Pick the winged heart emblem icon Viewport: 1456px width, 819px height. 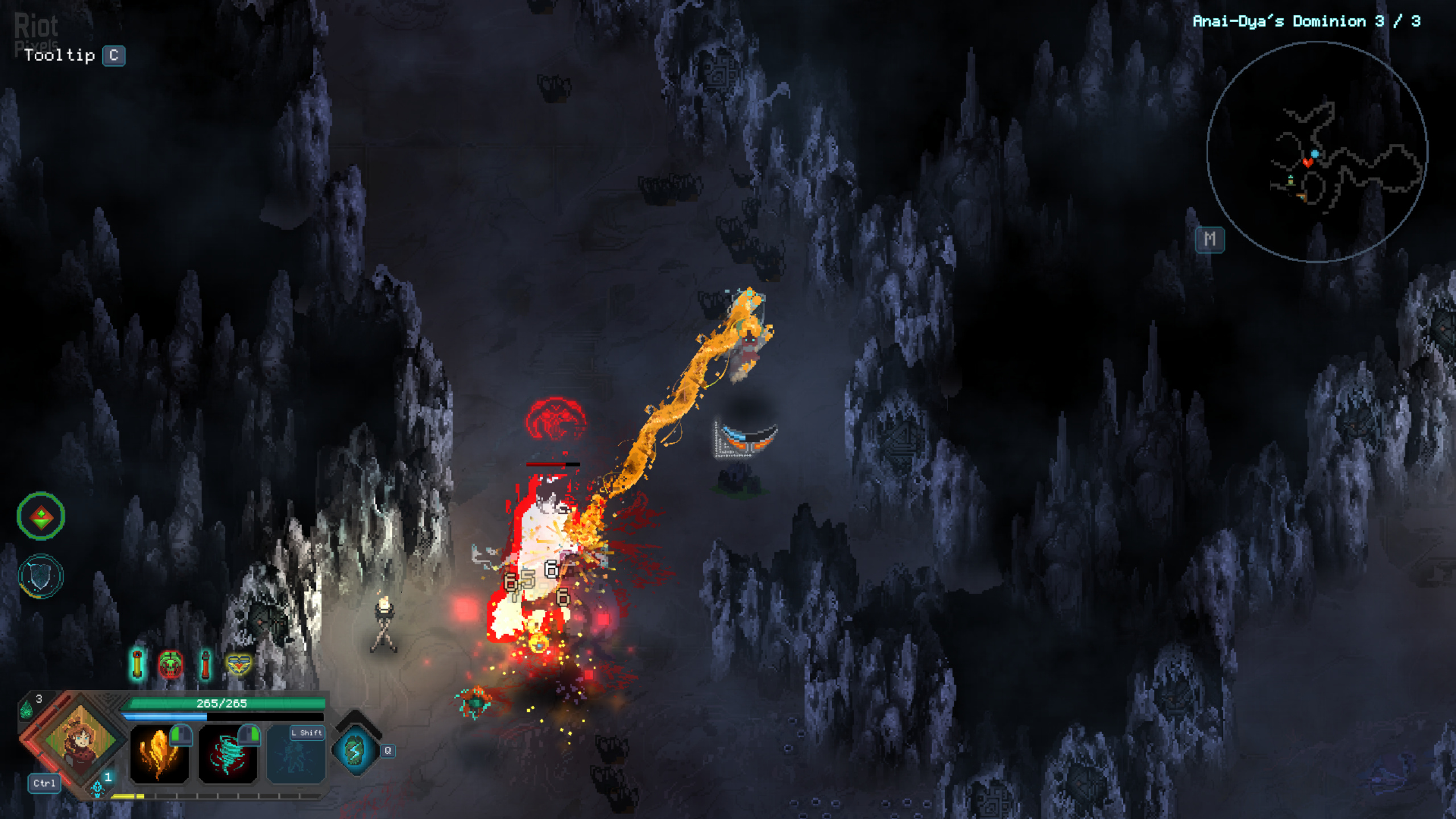tap(239, 664)
